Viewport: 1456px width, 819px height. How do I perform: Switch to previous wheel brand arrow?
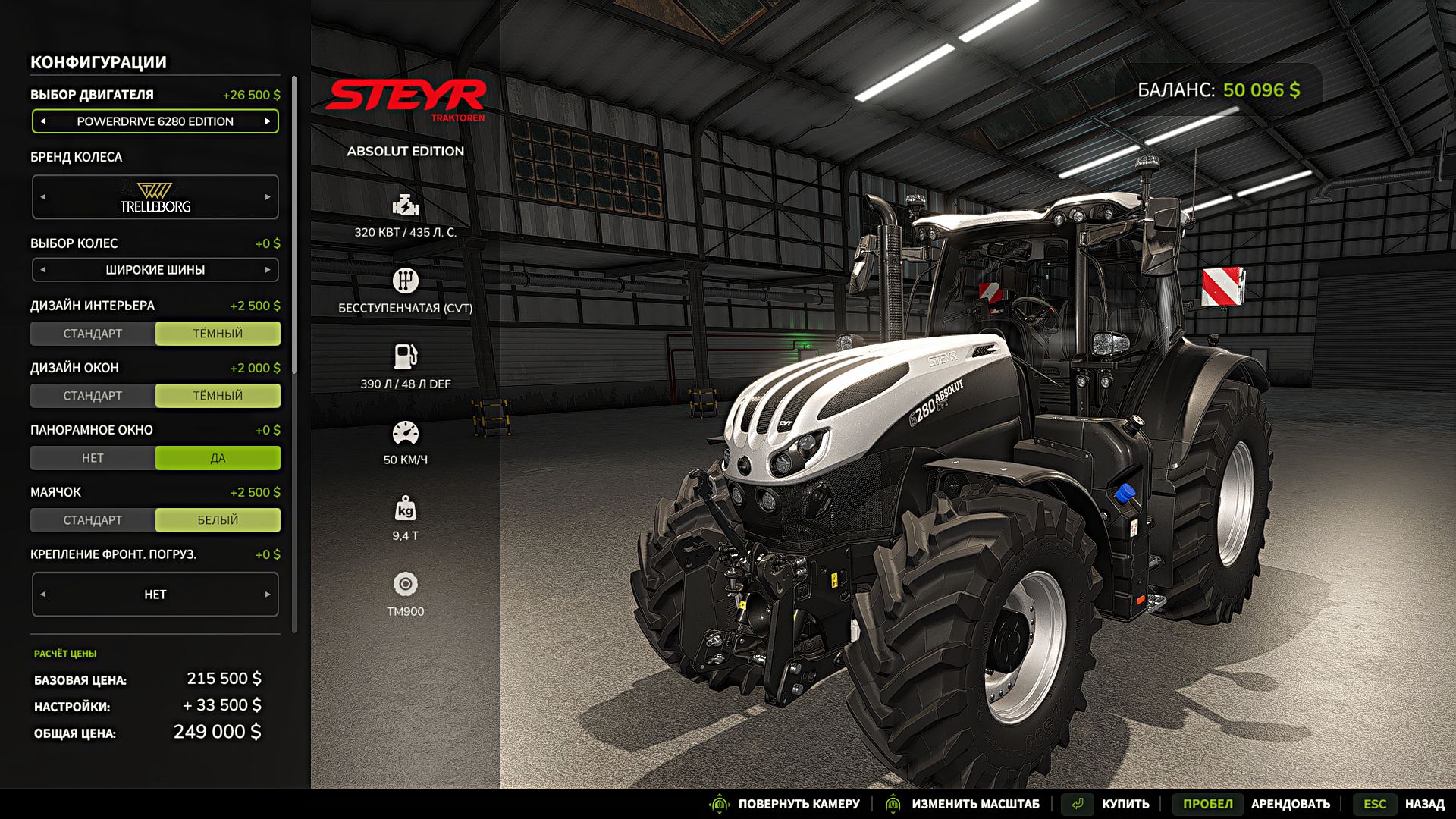click(x=43, y=197)
